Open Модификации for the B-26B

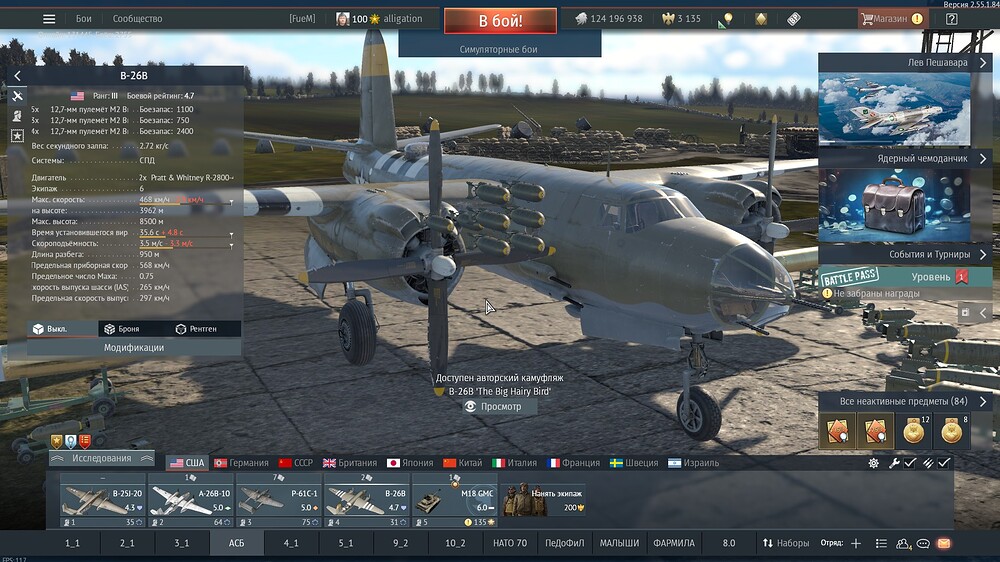pos(134,347)
